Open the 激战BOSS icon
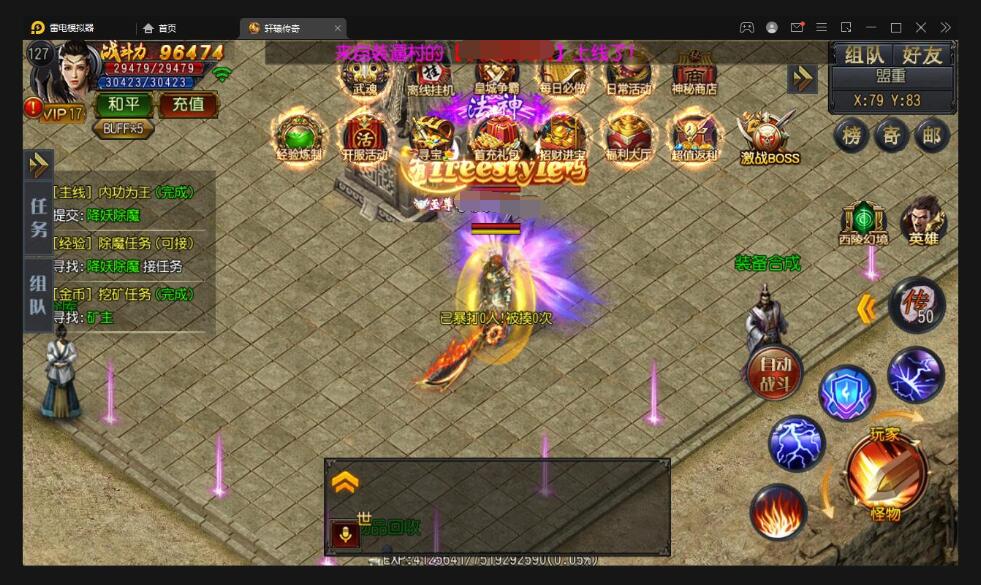The image size is (981, 585). [x=768, y=136]
